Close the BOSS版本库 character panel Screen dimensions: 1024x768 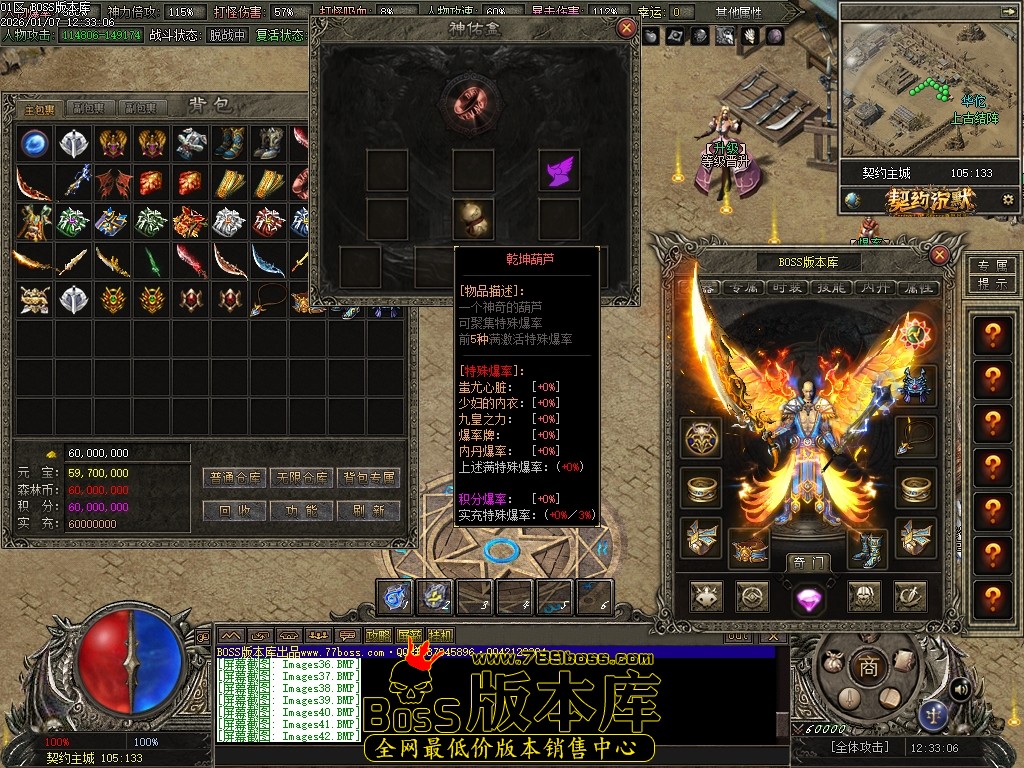click(939, 255)
